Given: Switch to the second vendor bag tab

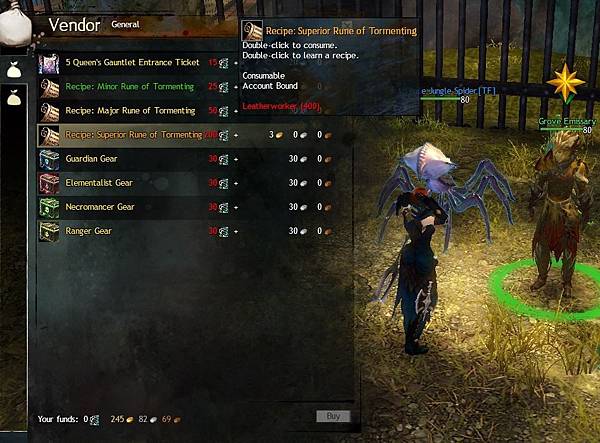Looking at the screenshot, I should [x=14, y=98].
